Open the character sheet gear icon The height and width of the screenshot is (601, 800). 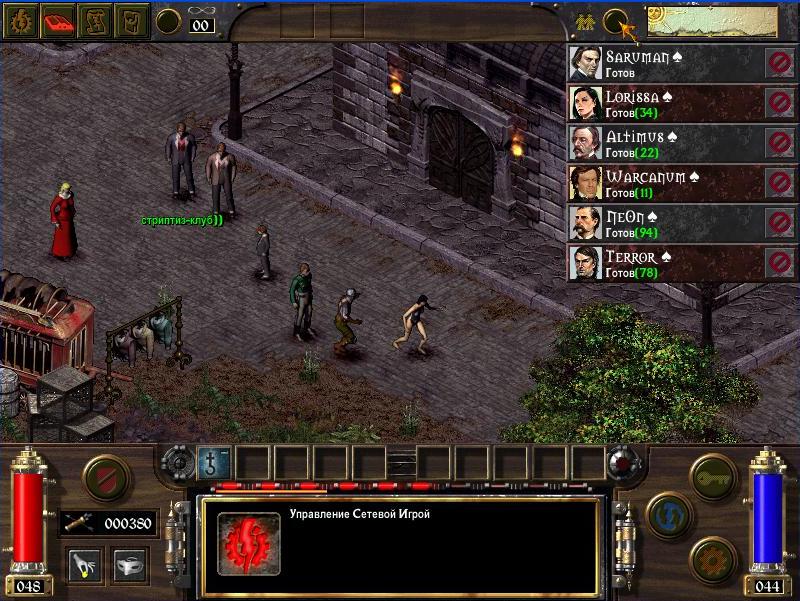(19, 21)
